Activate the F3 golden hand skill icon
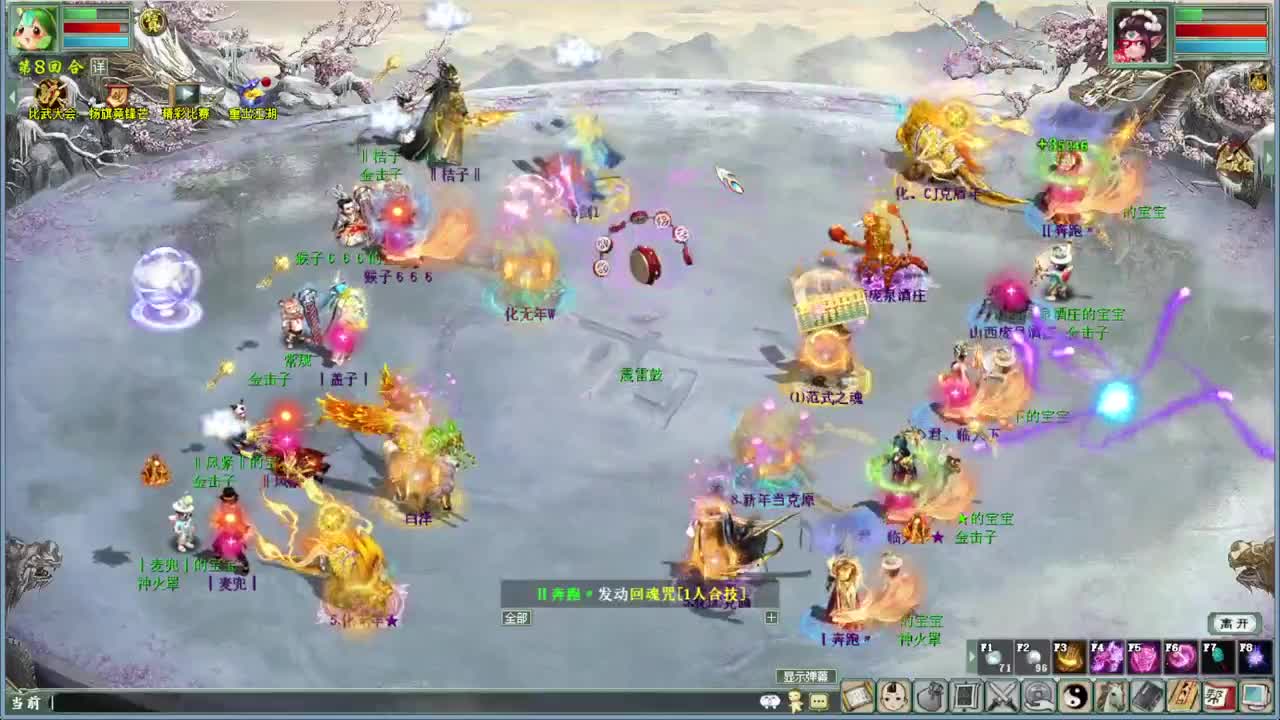 pyautogui.click(x=1069, y=656)
